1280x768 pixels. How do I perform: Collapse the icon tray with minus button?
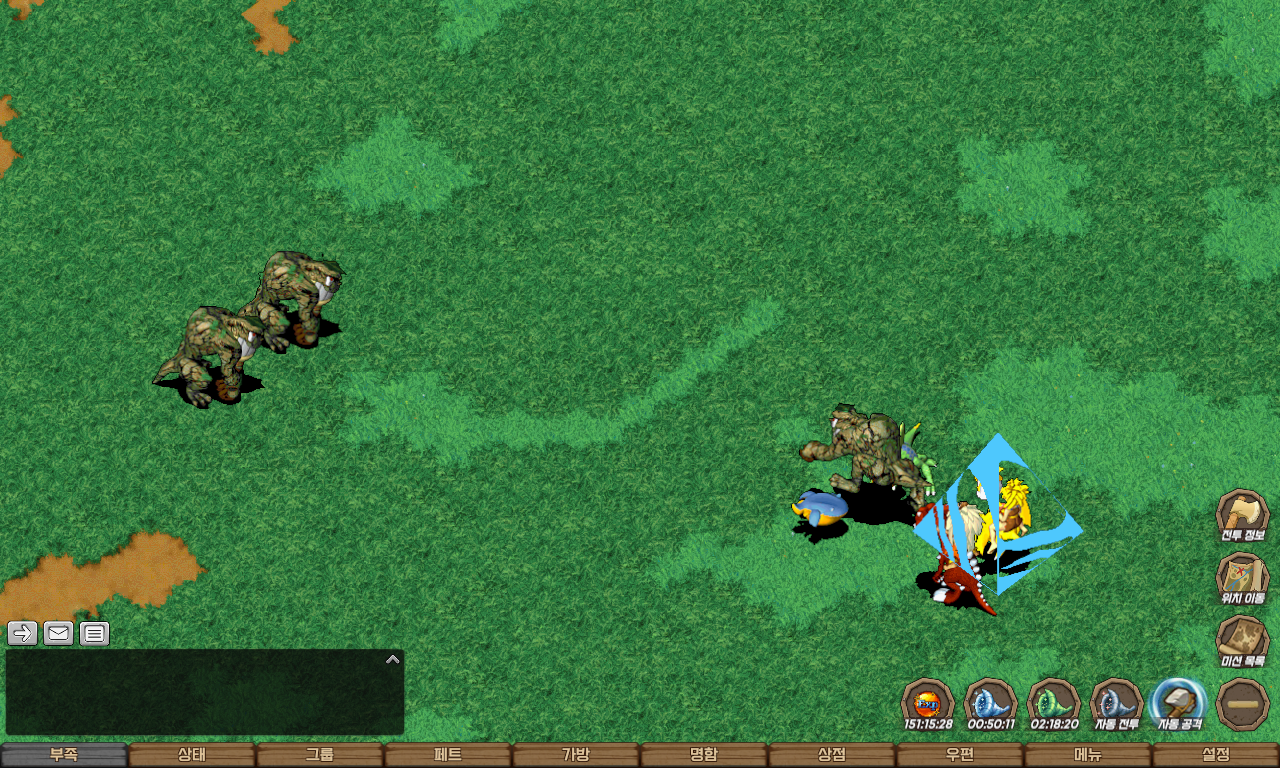(1242, 704)
